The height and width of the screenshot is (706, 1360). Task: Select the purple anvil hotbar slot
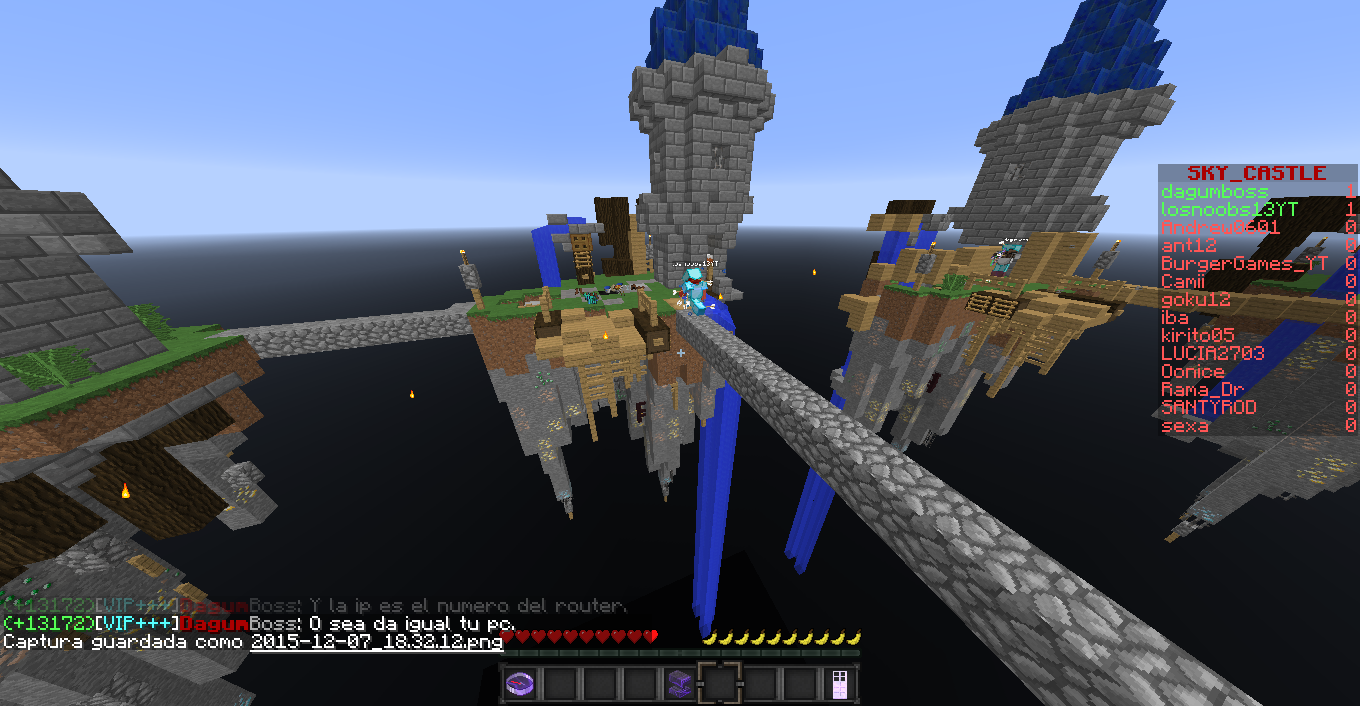(x=680, y=684)
